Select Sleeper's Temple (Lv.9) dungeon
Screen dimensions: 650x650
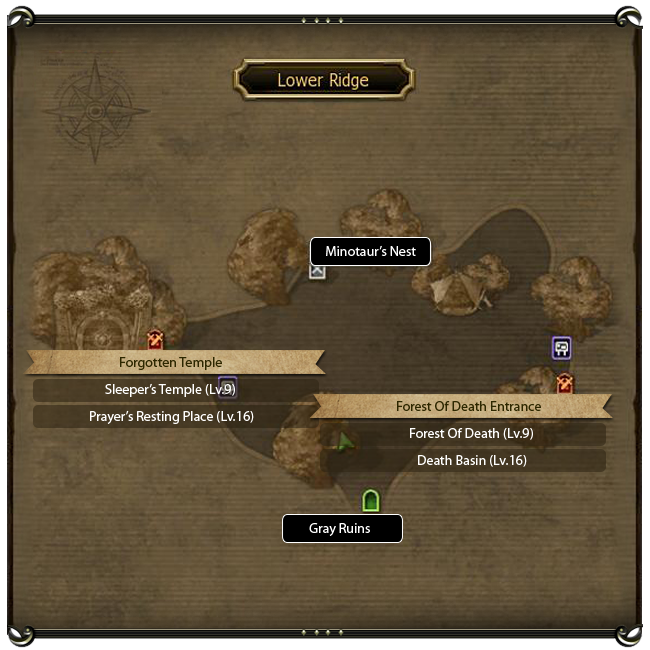170,389
